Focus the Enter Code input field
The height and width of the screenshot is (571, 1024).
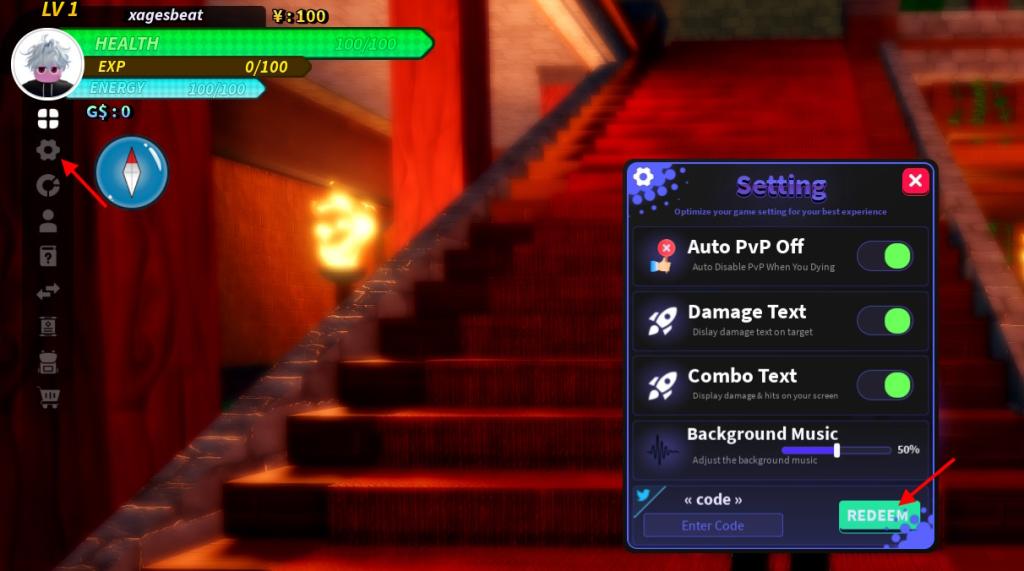(x=713, y=526)
